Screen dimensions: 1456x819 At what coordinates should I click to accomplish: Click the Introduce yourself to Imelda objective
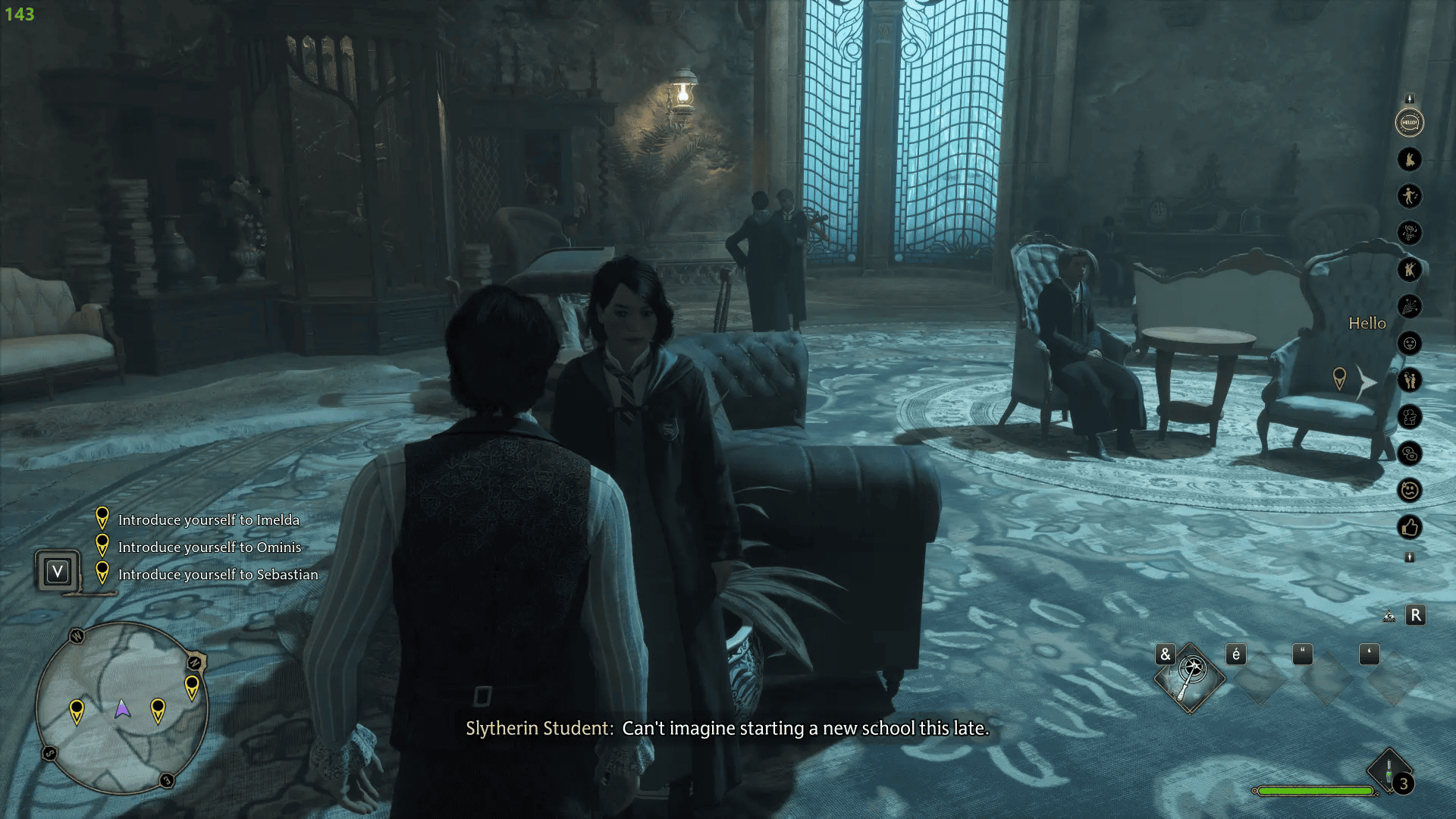[x=208, y=520]
